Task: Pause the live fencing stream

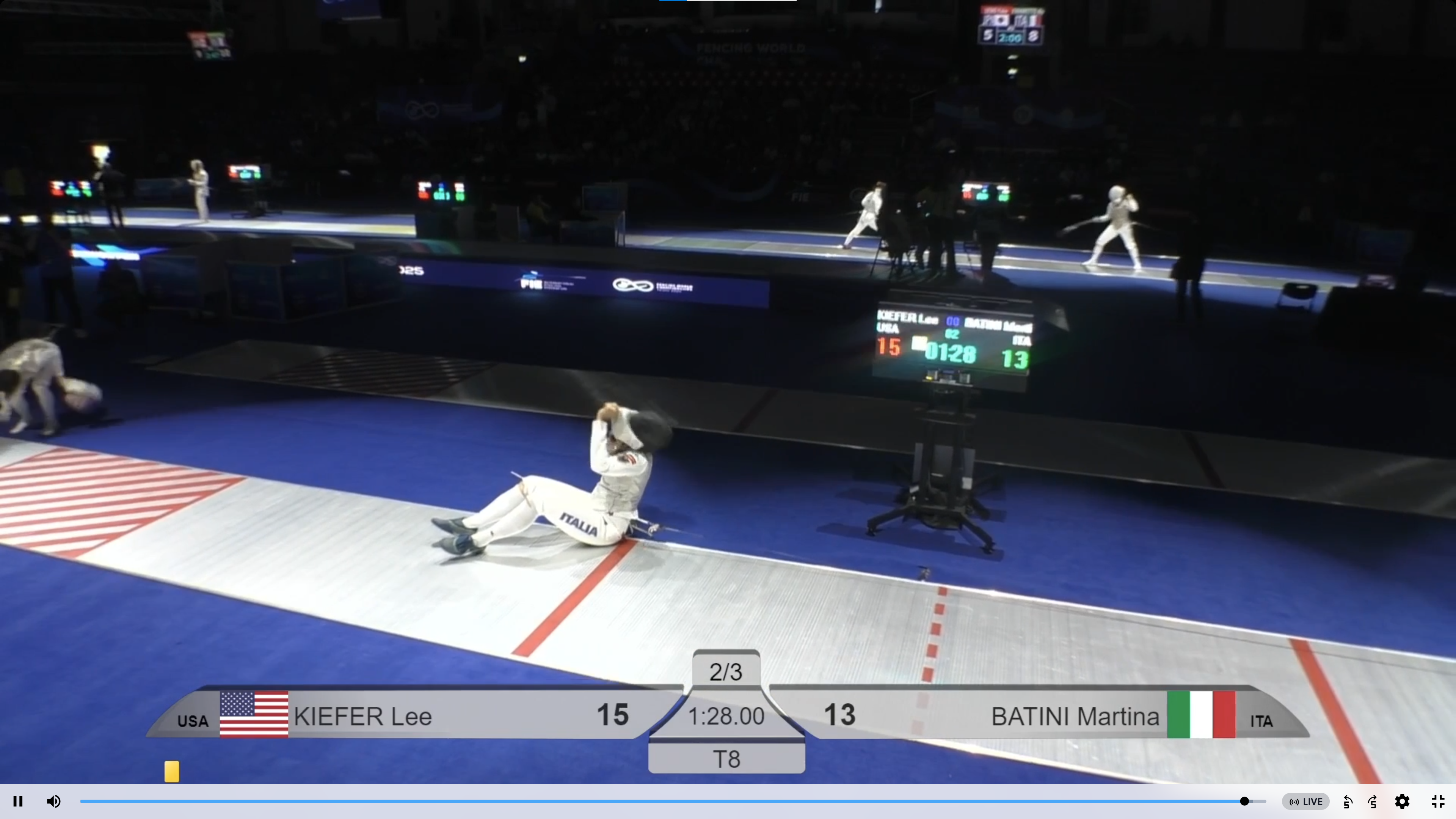Action: tap(18, 802)
